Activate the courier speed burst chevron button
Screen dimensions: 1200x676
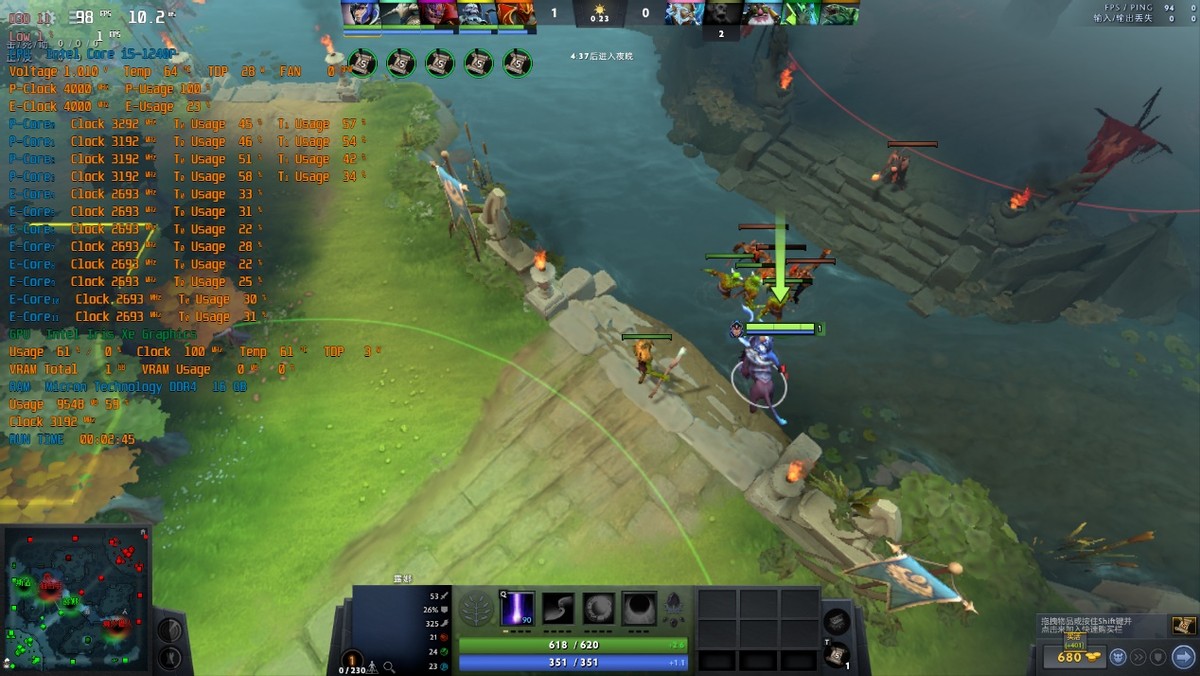pos(1137,657)
